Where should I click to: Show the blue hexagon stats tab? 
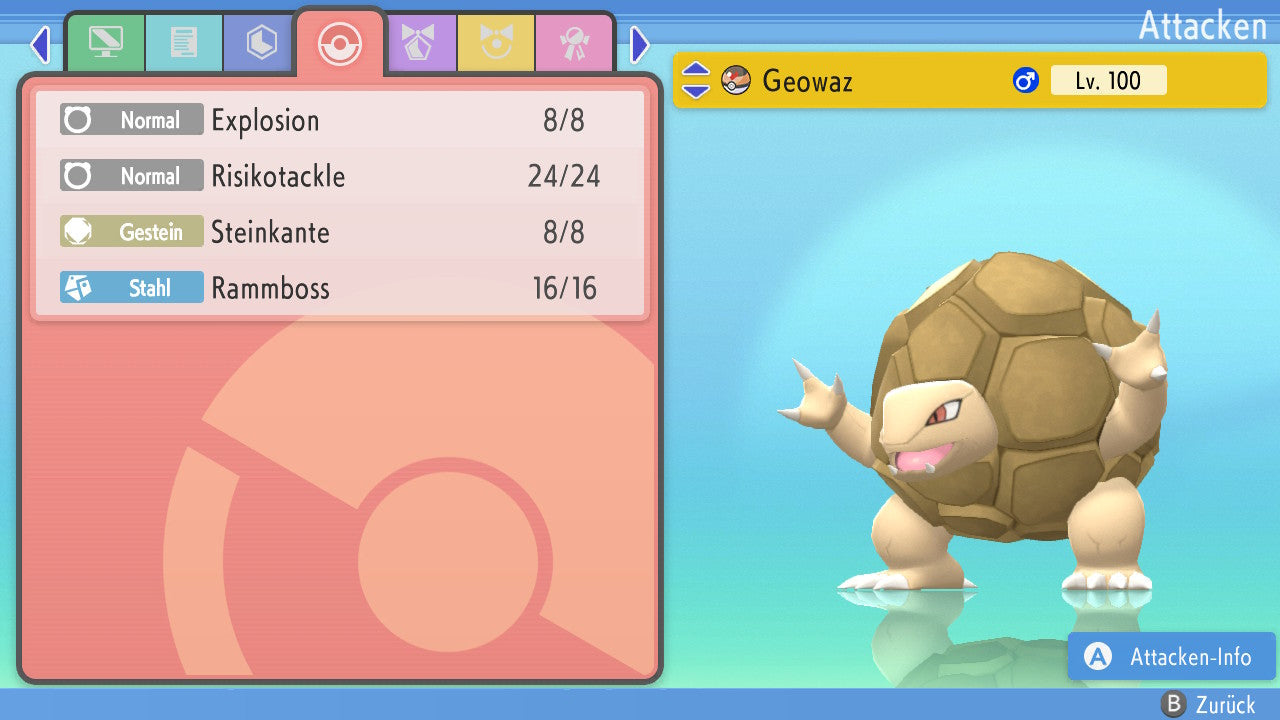(261, 43)
